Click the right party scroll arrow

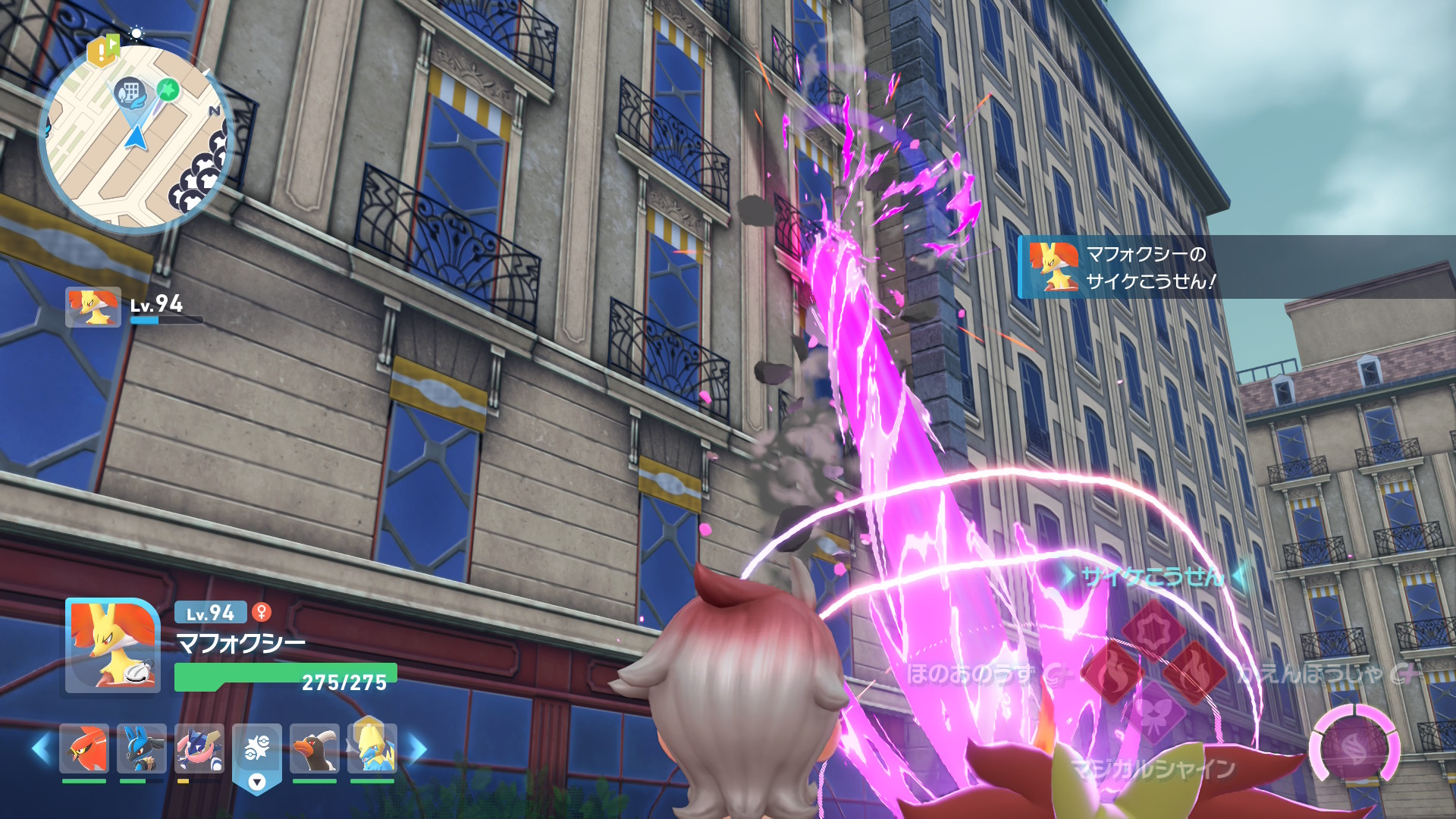[x=417, y=748]
